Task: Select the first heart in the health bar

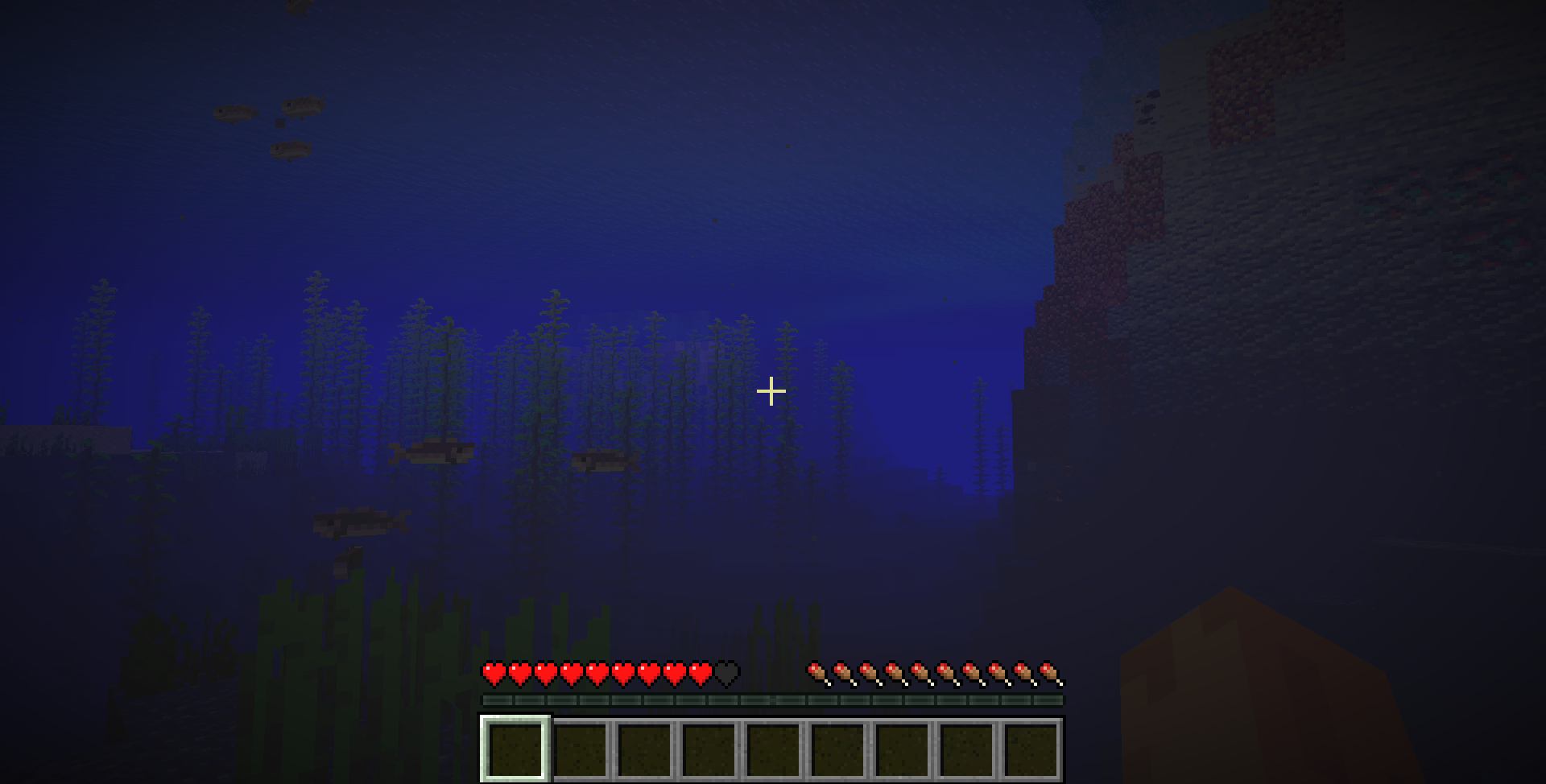Action: [493, 671]
